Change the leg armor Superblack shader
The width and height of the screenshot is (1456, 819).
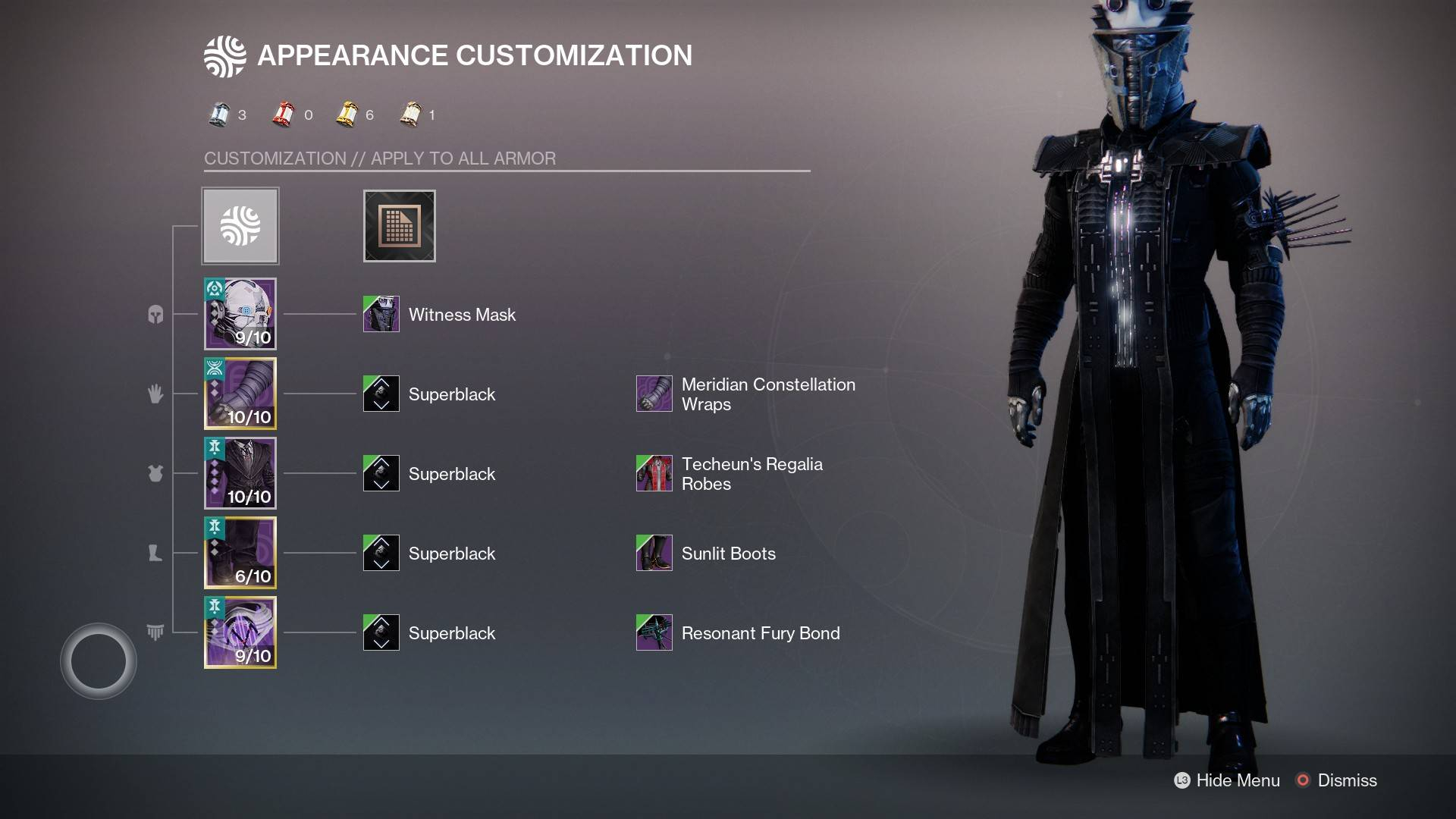click(381, 553)
